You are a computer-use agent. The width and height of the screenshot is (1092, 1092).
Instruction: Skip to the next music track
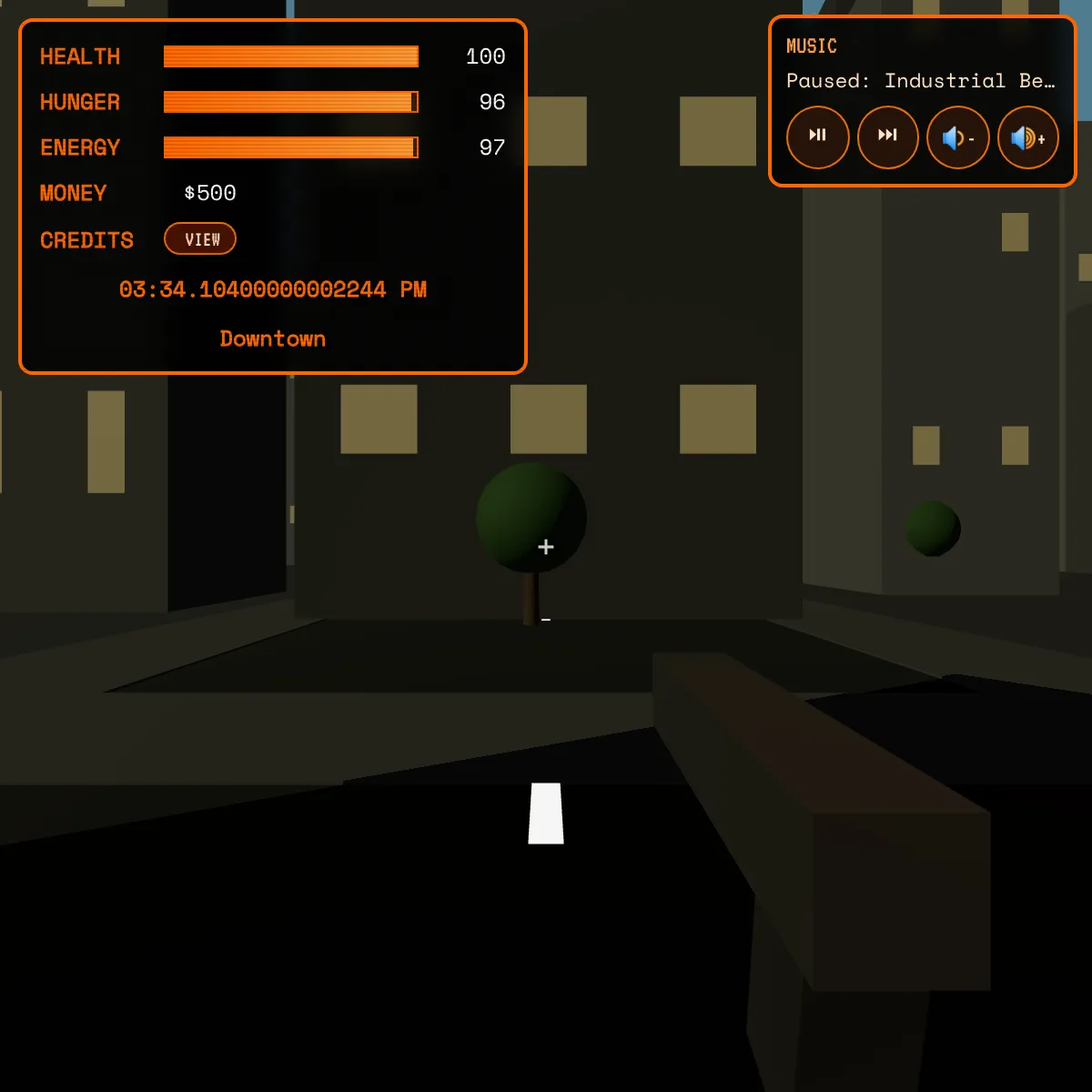click(887, 136)
